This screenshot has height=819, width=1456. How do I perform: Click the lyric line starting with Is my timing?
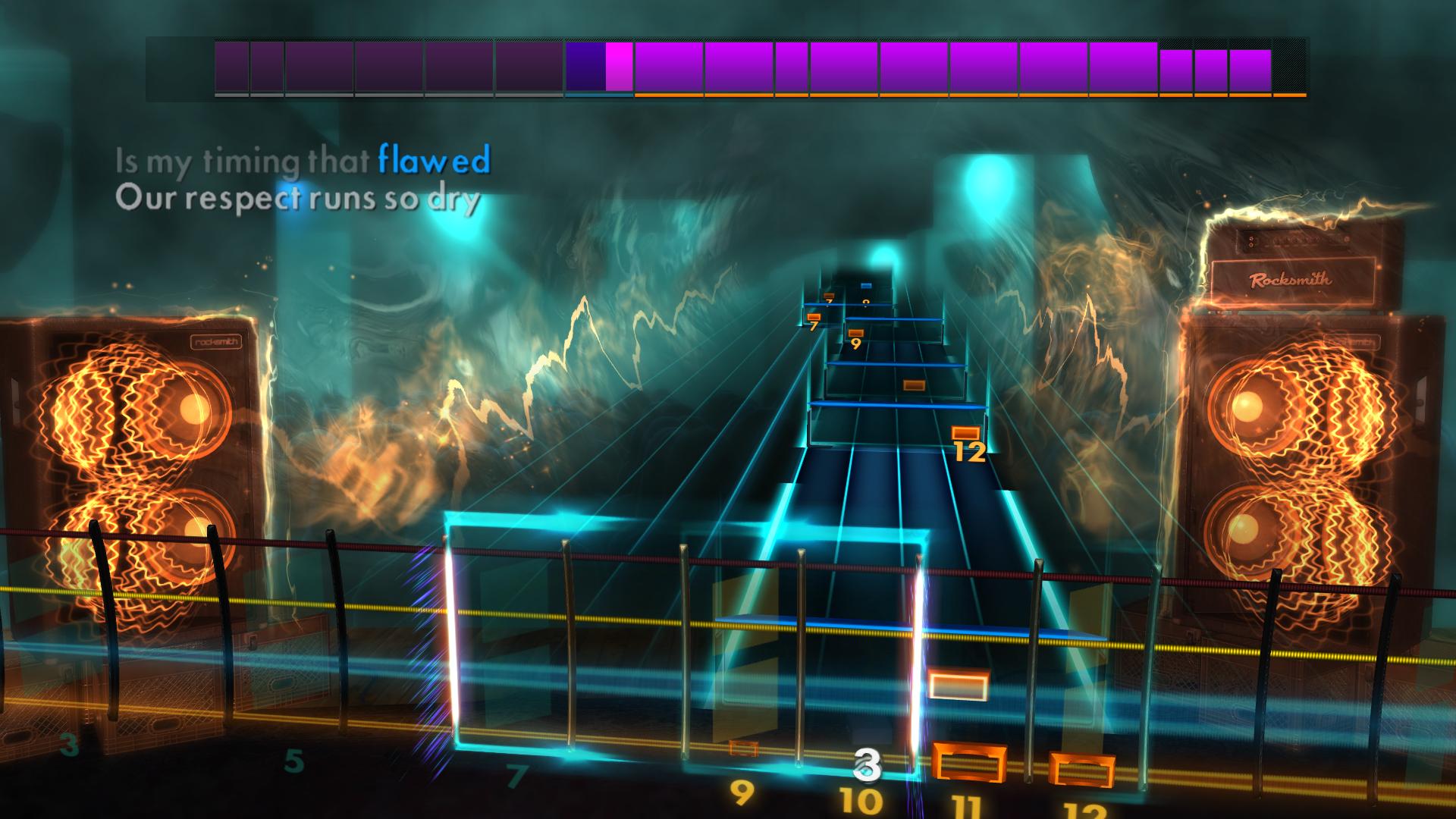click(x=303, y=159)
